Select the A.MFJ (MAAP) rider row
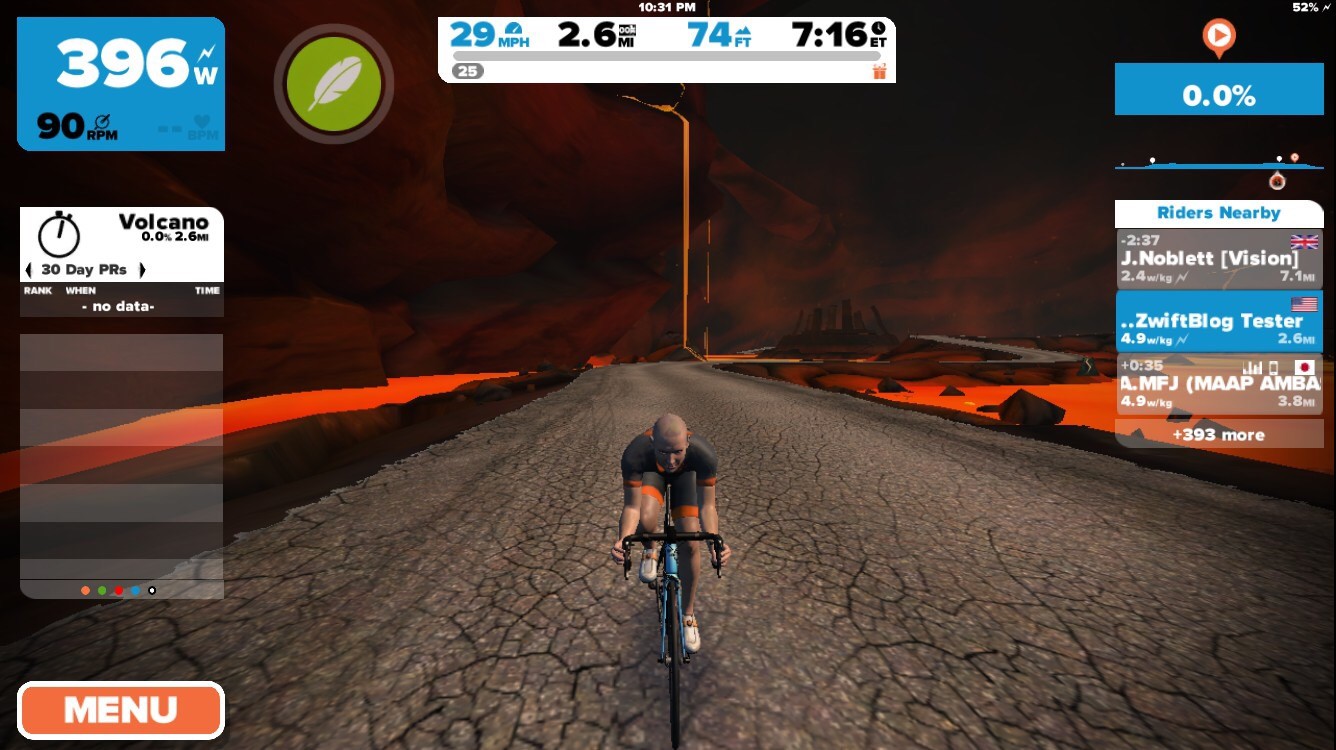The height and width of the screenshot is (750, 1336). coord(1218,384)
